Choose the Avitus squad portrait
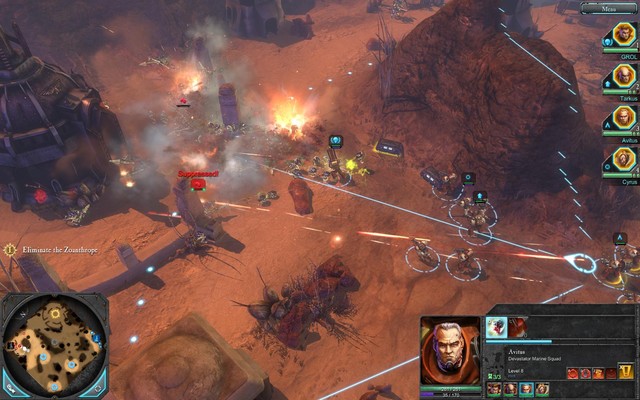The height and width of the screenshot is (400, 640). point(624,118)
